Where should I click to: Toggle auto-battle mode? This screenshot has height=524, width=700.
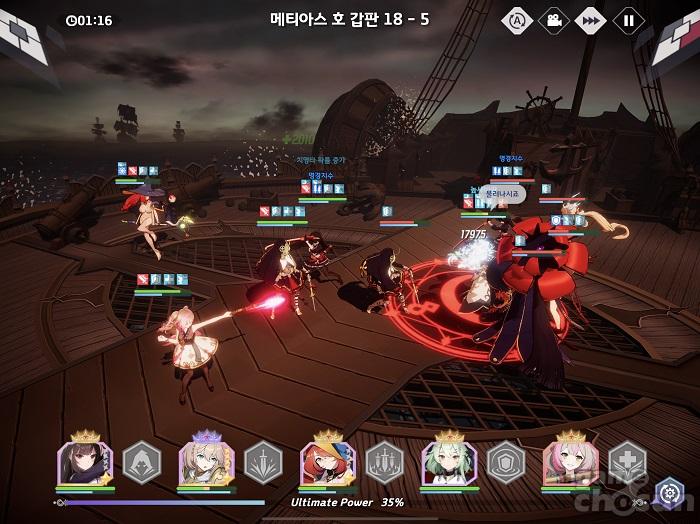(x=516, y=19)
